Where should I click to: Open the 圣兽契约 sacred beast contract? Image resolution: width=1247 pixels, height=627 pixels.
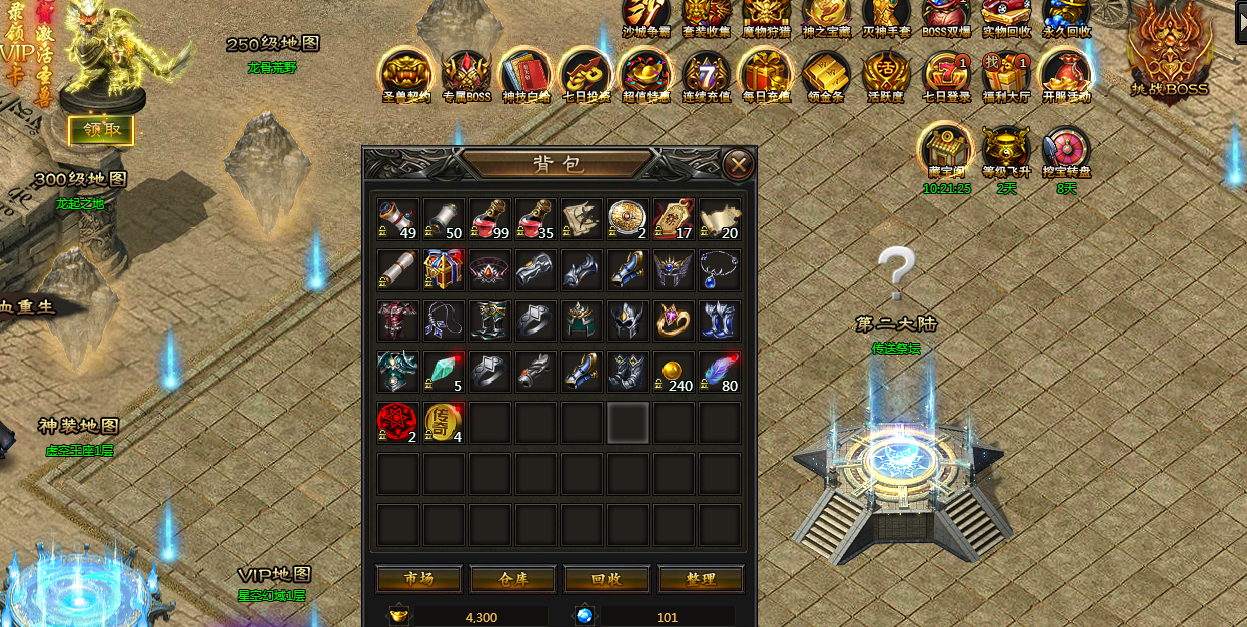click(406, 74)
